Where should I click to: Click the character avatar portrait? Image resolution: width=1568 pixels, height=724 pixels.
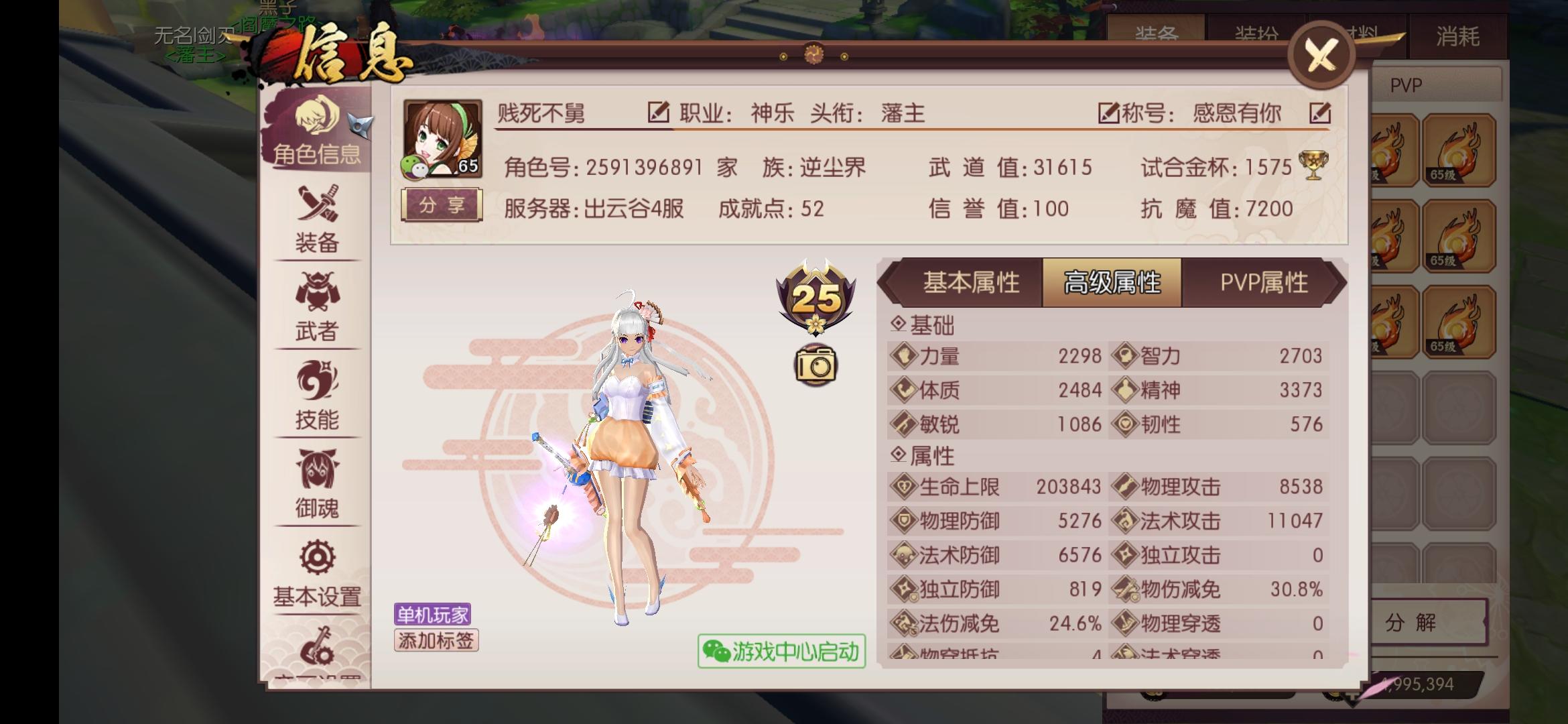coord(442,137)
